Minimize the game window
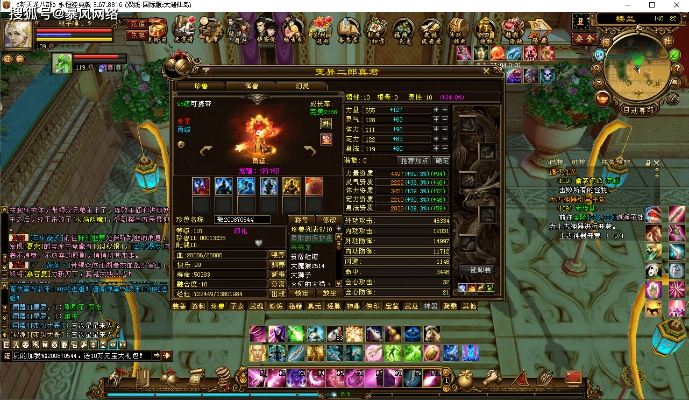 point(627,6)
